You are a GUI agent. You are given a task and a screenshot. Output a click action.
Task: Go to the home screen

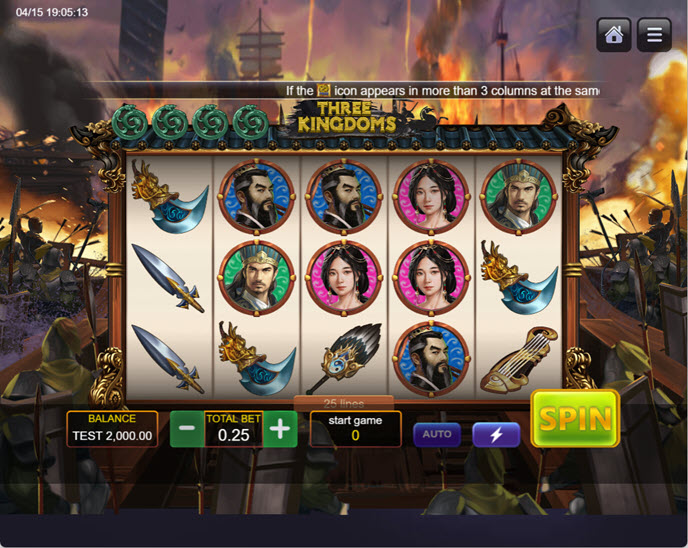614,35
